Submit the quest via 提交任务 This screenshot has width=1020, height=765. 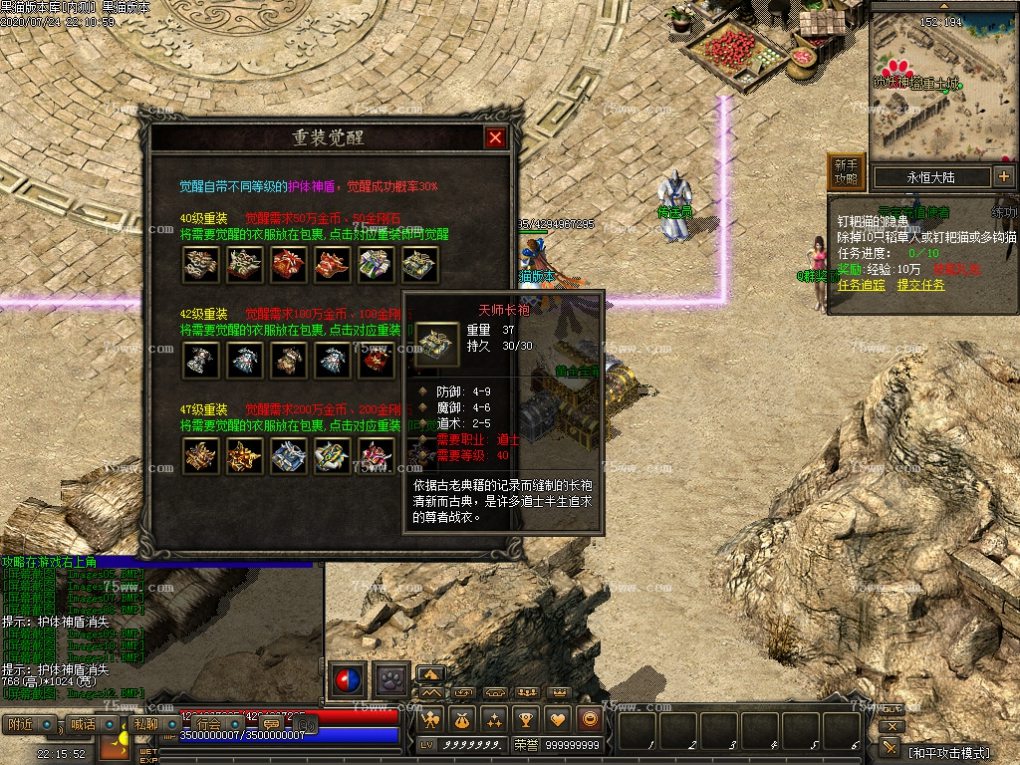(x=920, y=285)
